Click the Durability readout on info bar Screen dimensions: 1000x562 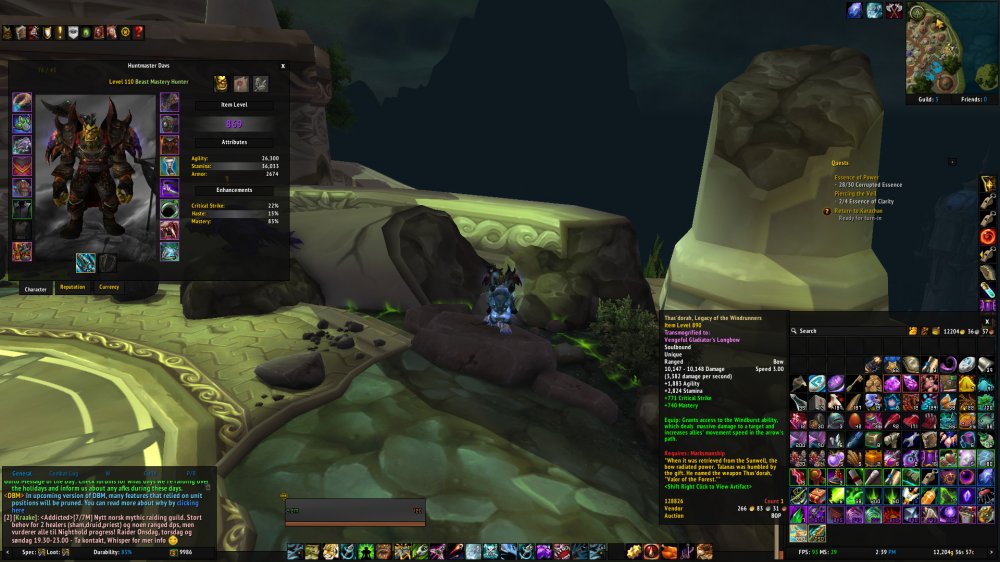pos(105,551)
